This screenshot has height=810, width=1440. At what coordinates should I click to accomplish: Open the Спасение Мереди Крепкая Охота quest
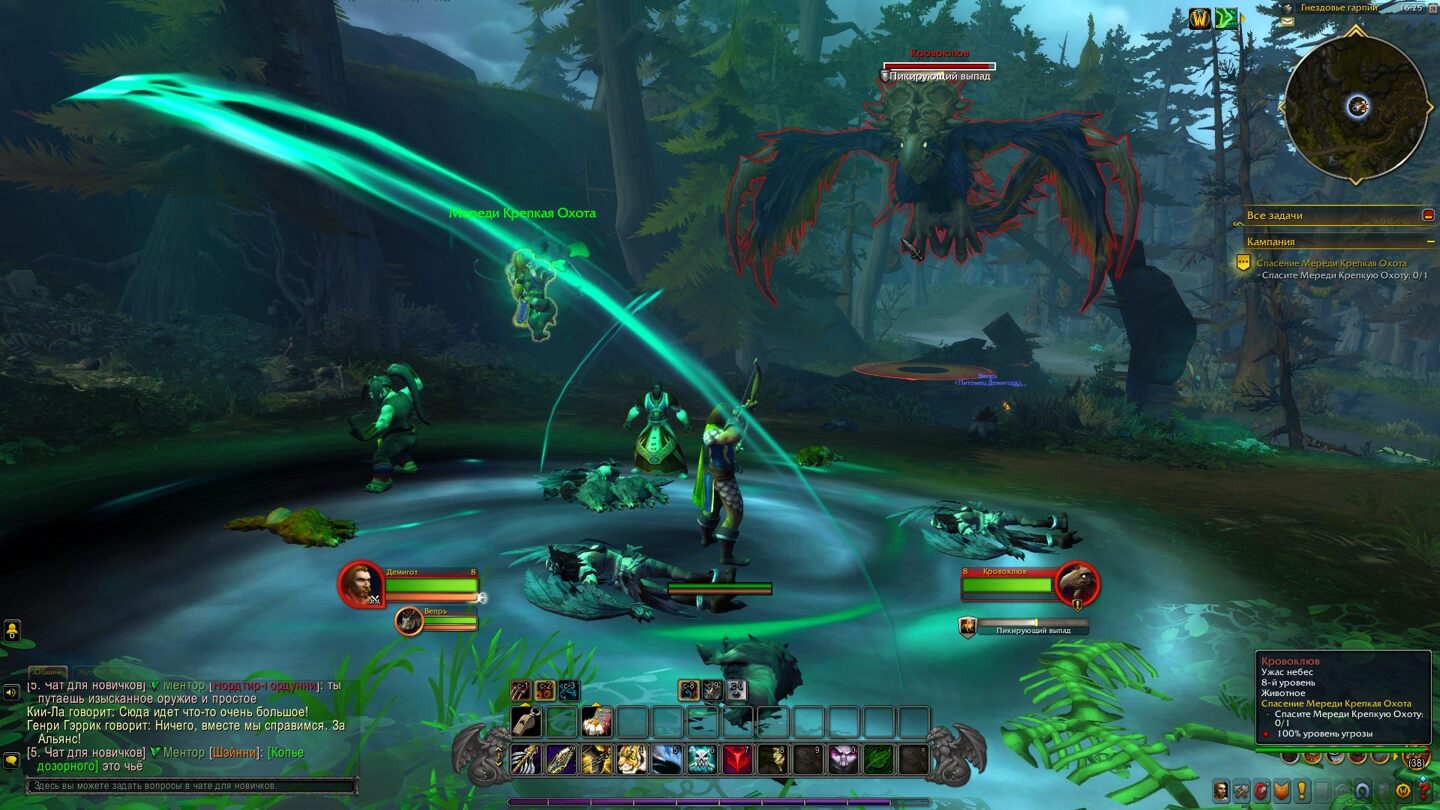(1331, 263)
